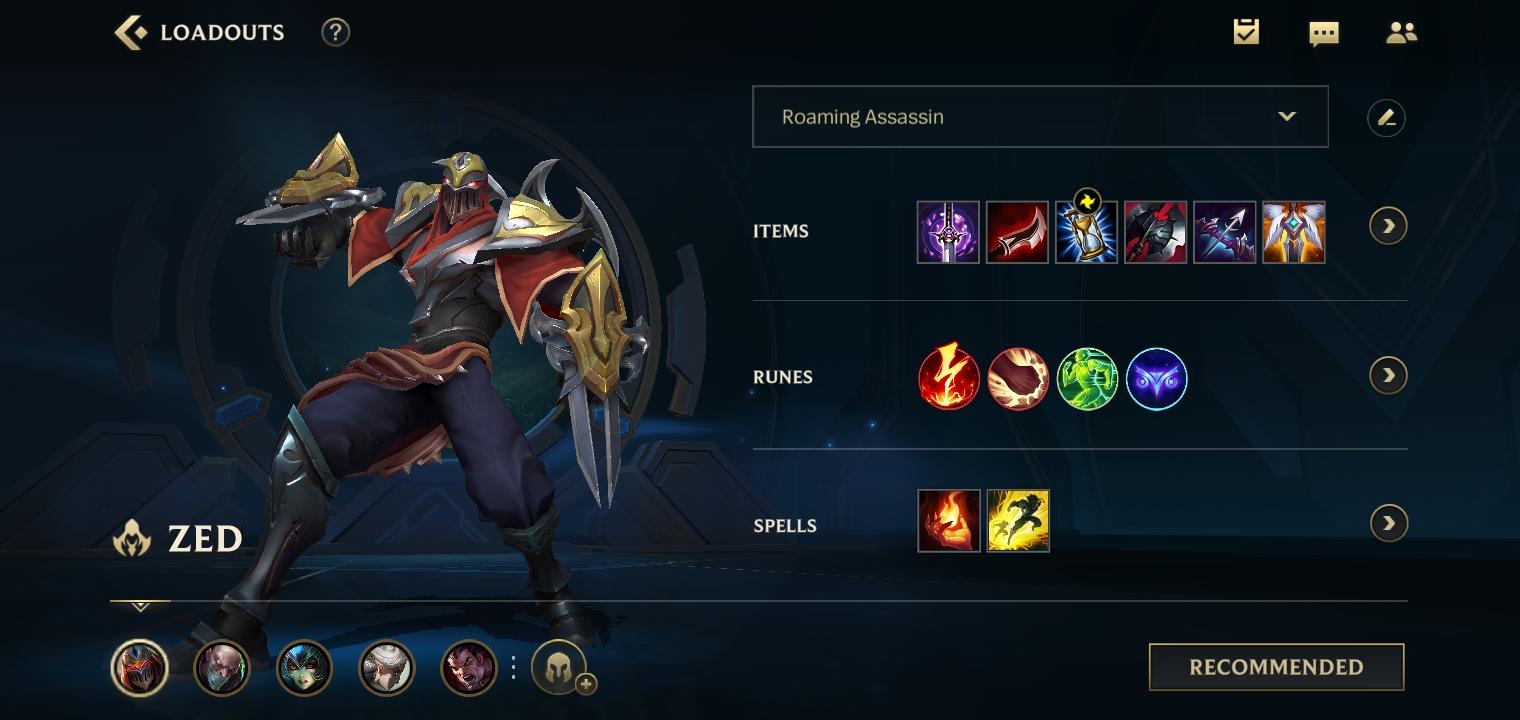This screenshot has width=1520, height=720.
Task: Open the question mark help button
Action: pyautogui.click(x=335, y=32)
